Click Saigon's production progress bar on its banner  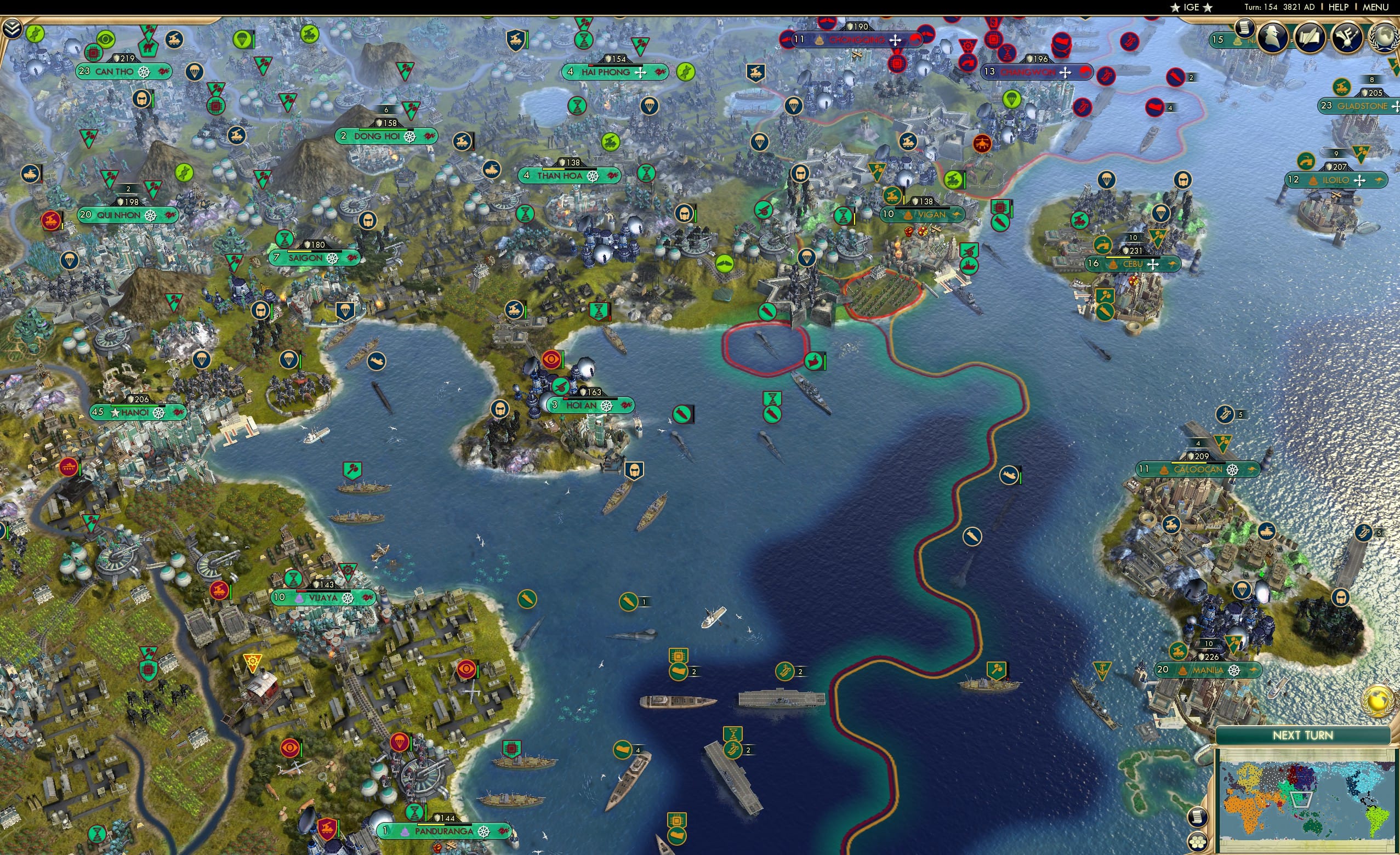click(315, 253)
